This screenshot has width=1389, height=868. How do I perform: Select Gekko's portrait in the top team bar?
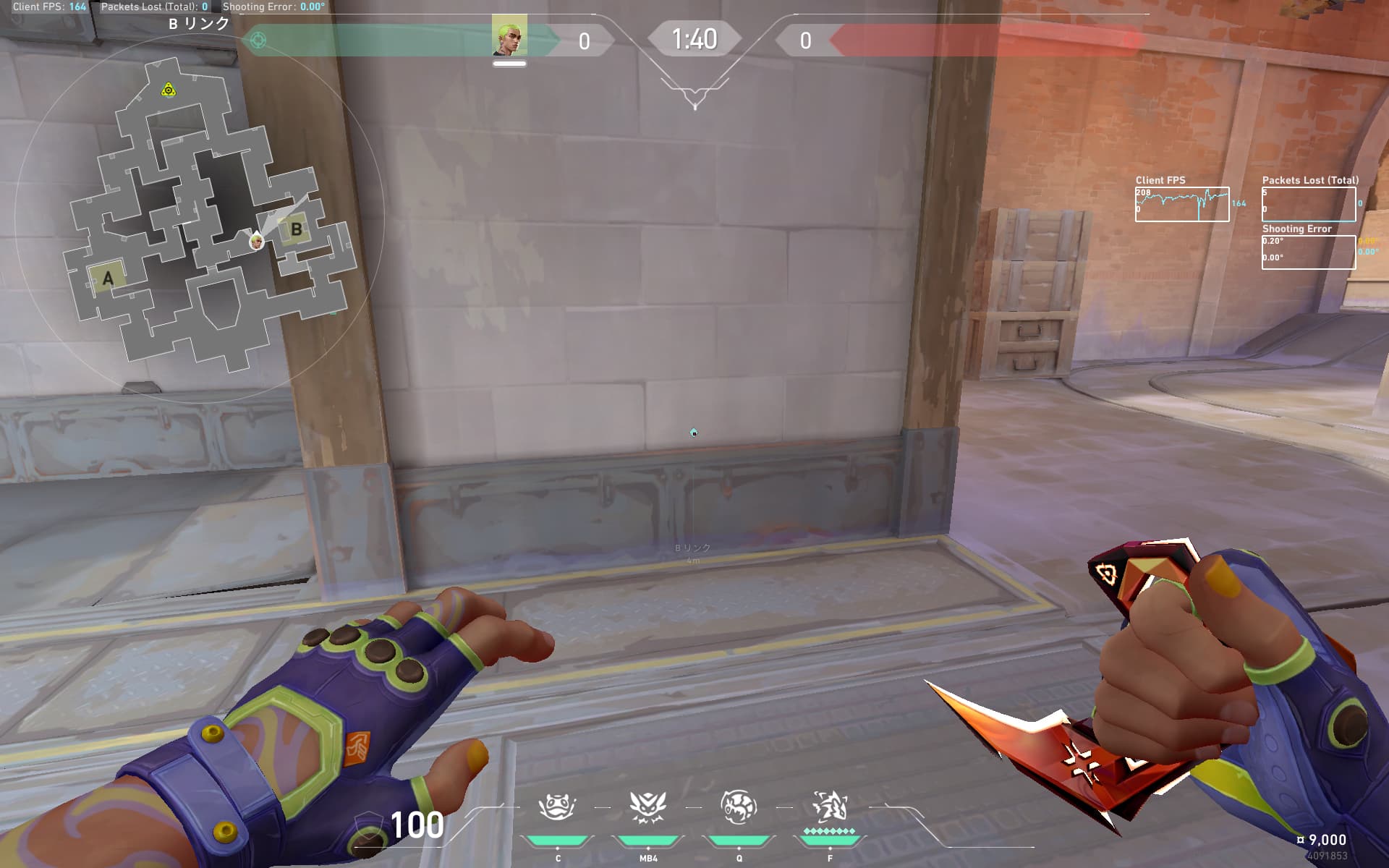point(509,35)
